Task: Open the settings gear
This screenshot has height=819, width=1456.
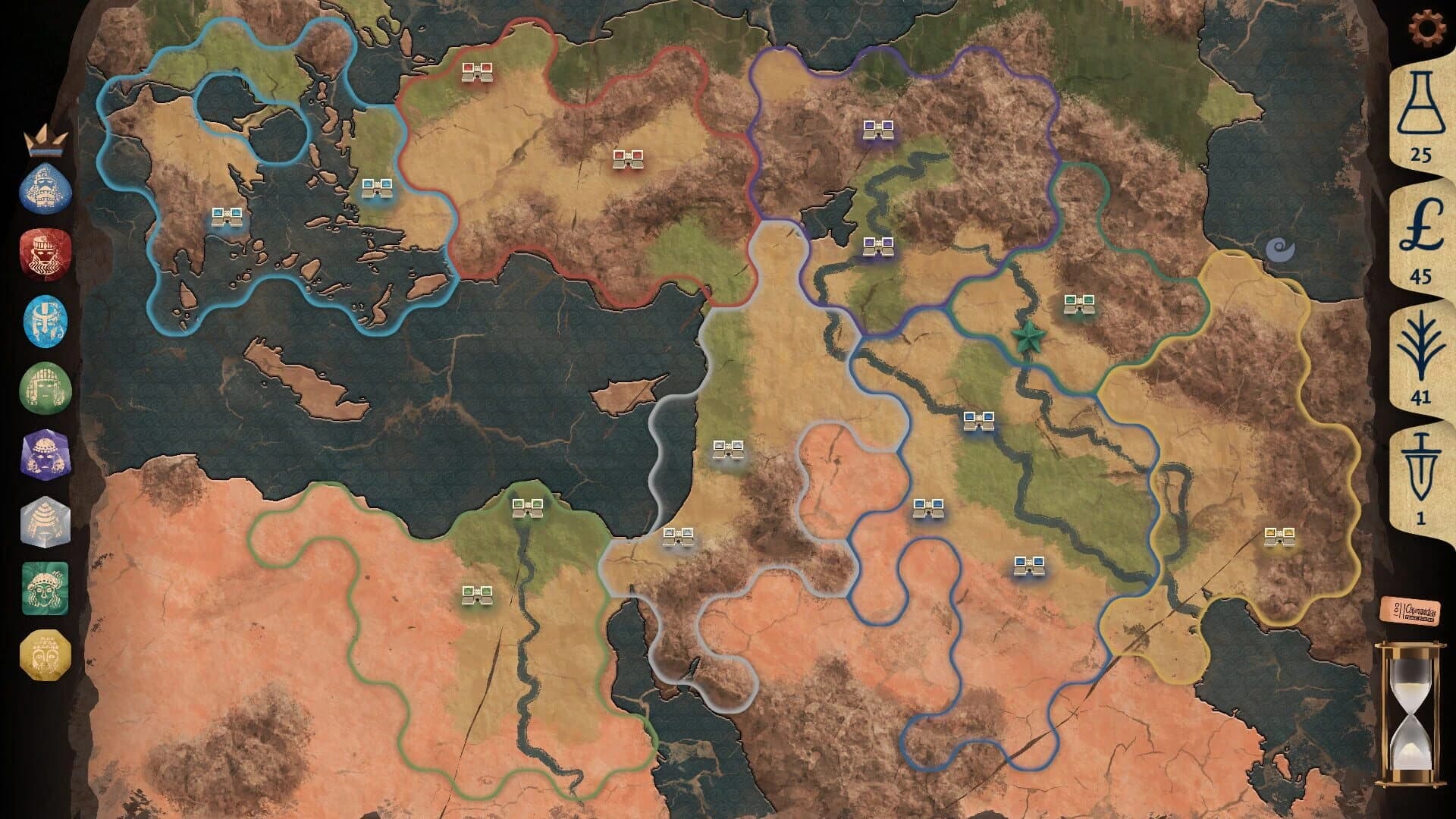Action: 1429,27
